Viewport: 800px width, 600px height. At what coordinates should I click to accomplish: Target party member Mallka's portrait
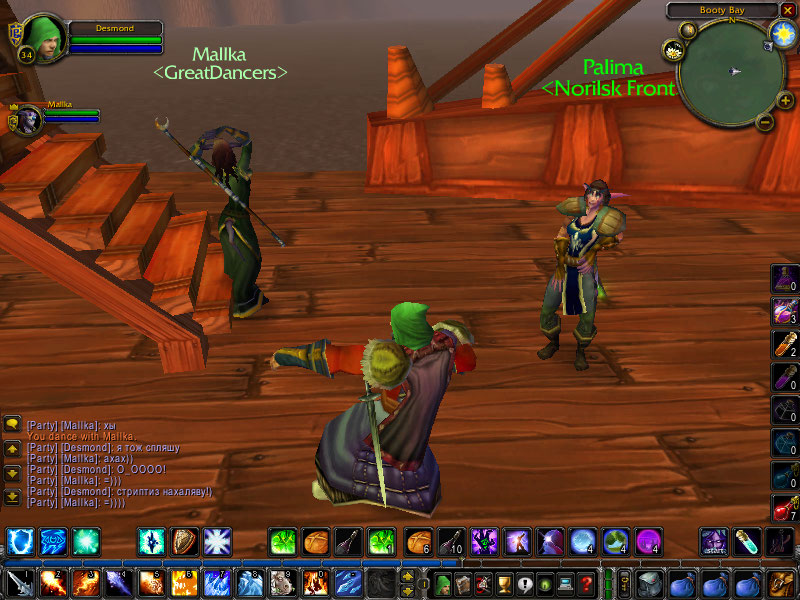pyautogui.click(x=27, y=120)
